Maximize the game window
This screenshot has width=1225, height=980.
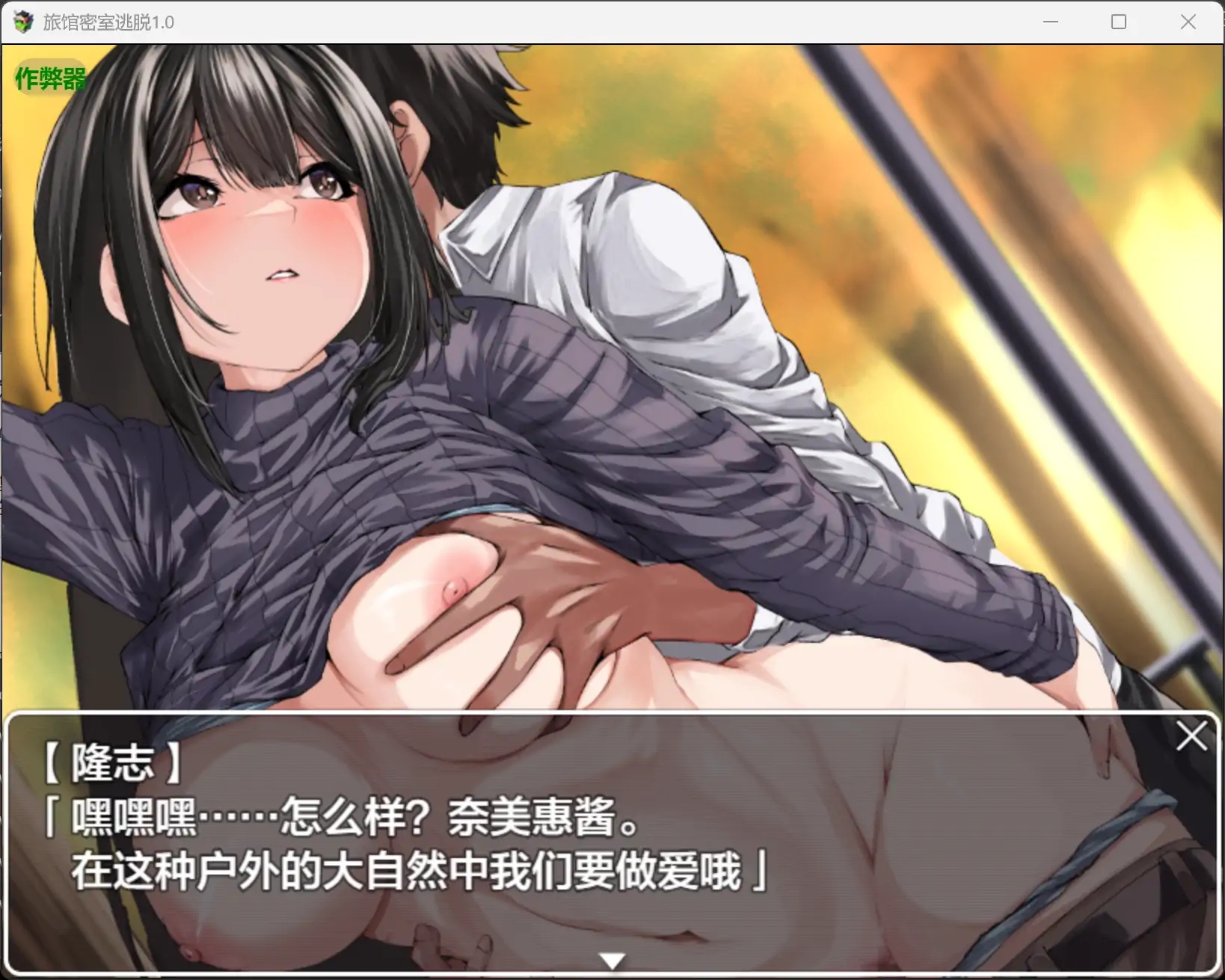pyautogui.click(x=1119, y=22)
